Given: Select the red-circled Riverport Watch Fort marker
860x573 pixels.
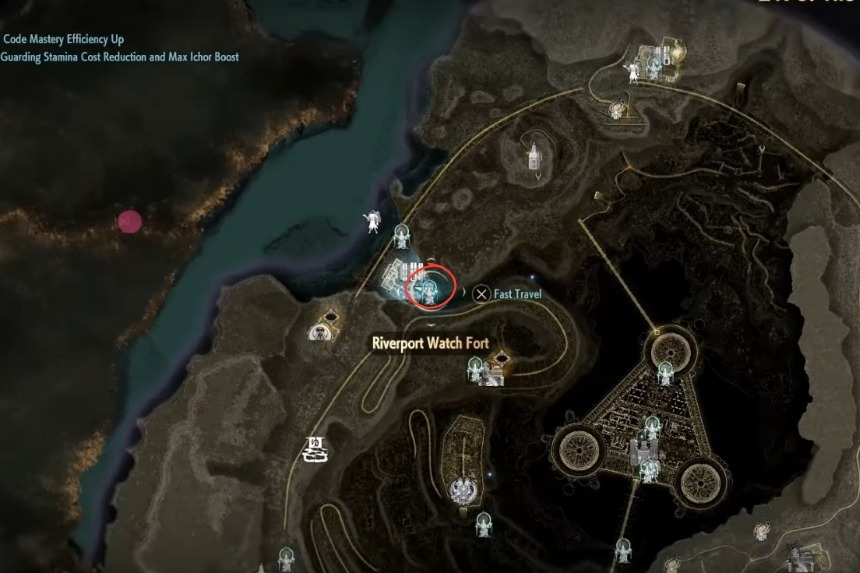Looking at the screenshot, I should (x=431, y=286).
